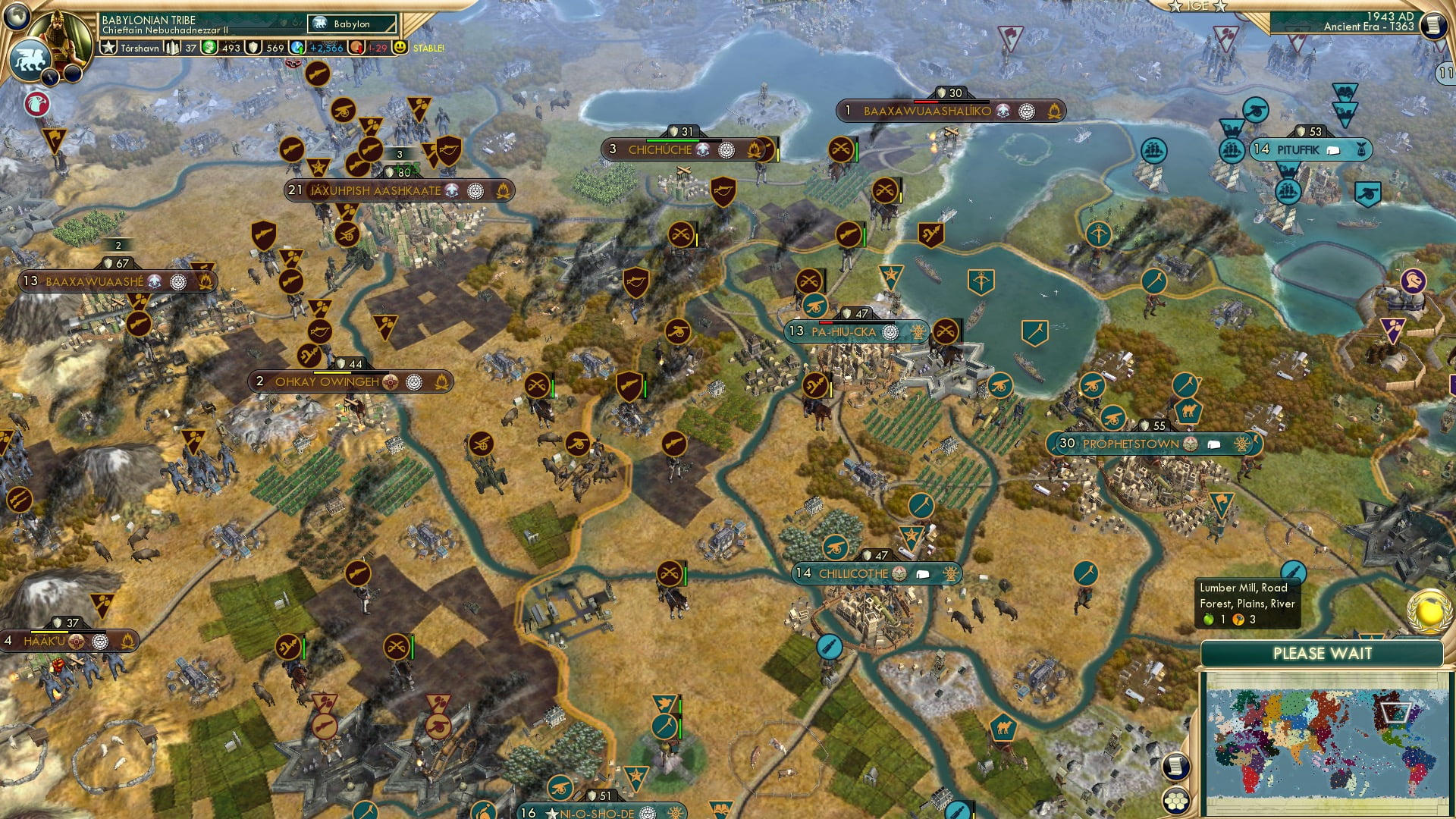Viewport: 1456px width, 819px height.
Task: Click the green health bar on Chichúche's banner
Action: coord(673,140)
